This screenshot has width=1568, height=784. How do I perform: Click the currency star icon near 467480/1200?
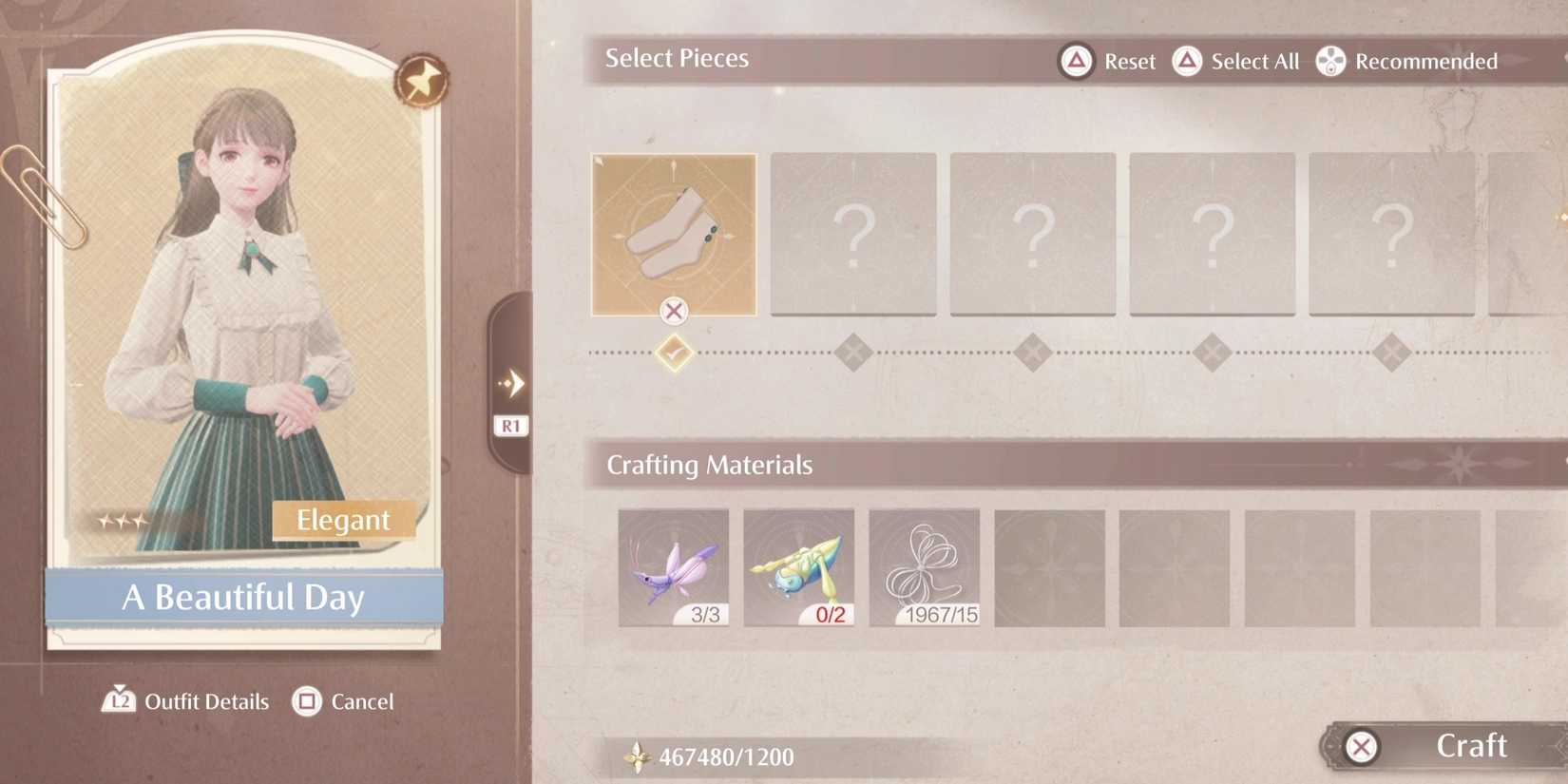pos(635,756)
